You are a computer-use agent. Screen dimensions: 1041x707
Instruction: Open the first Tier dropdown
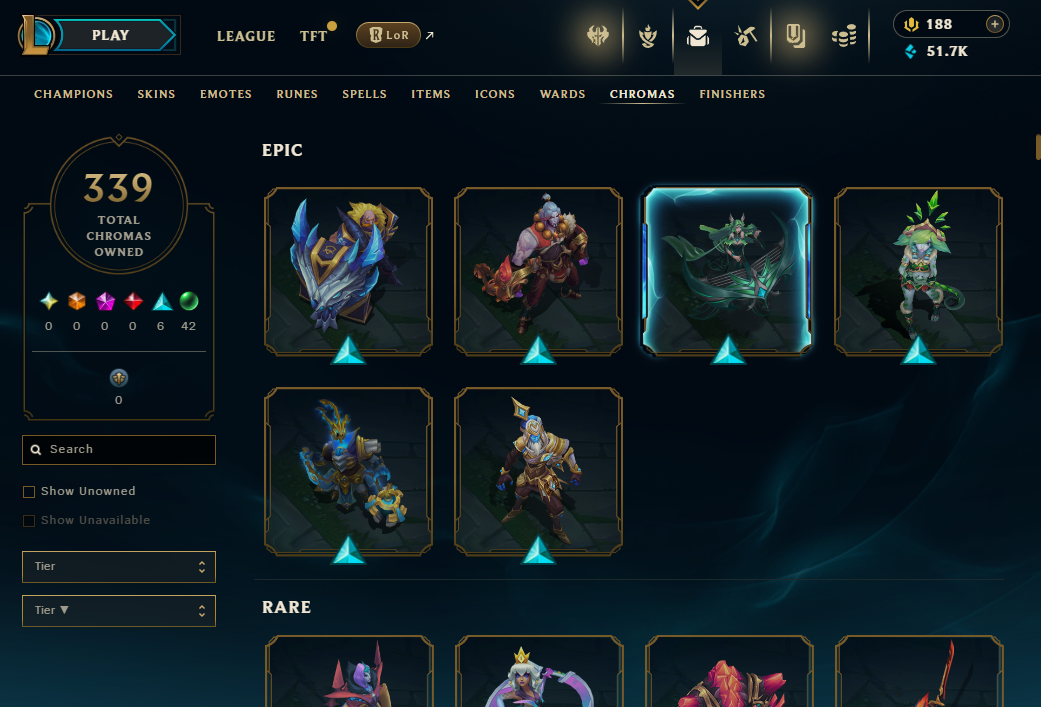tap(119, 567)
